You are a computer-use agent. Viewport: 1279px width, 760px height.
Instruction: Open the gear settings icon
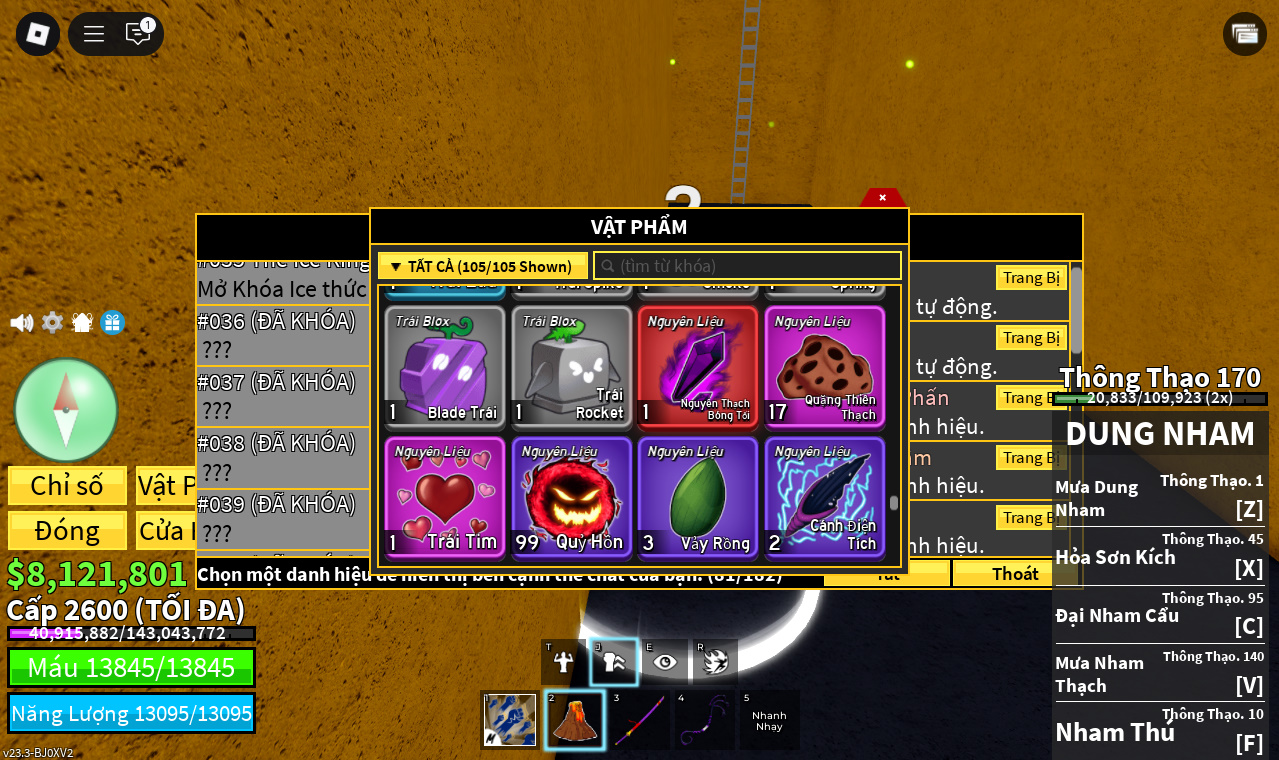click(x=52, y=323)
